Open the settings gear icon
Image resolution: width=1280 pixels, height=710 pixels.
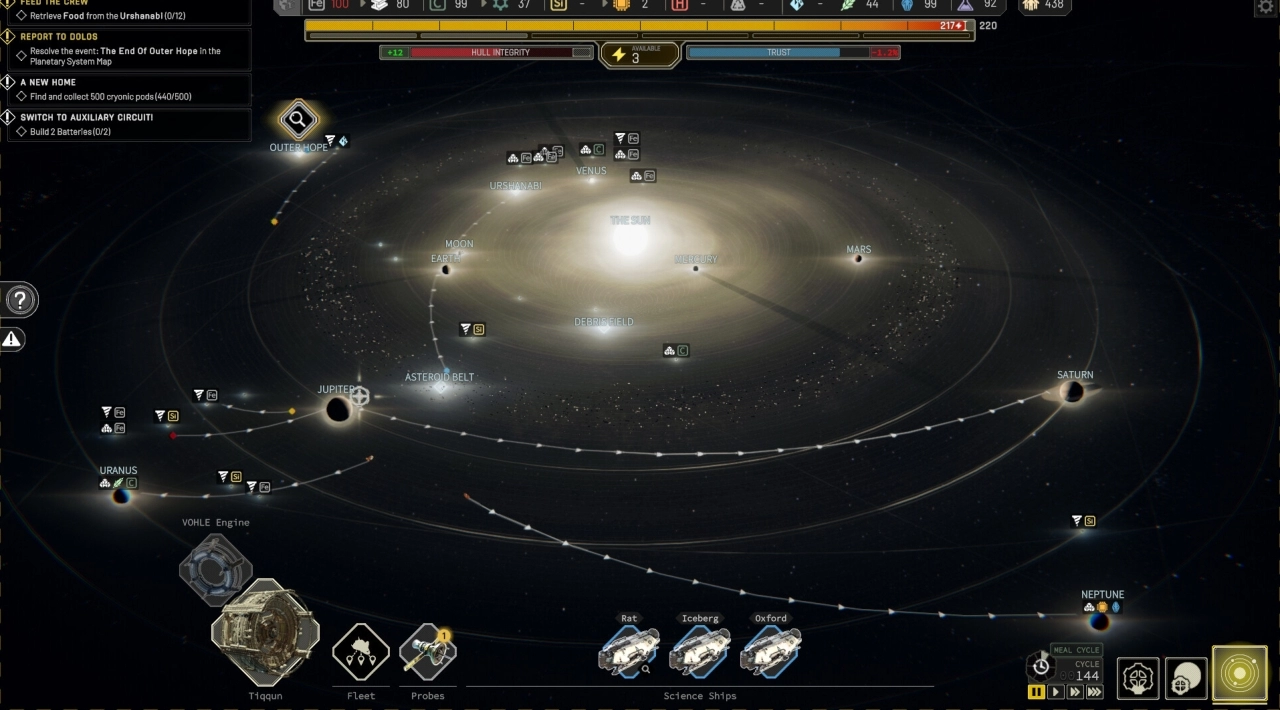[1265, 8]
